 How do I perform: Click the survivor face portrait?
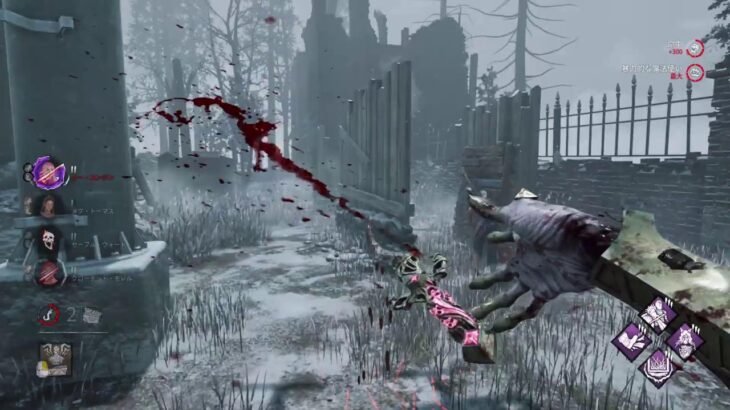[x=47, y=206]
